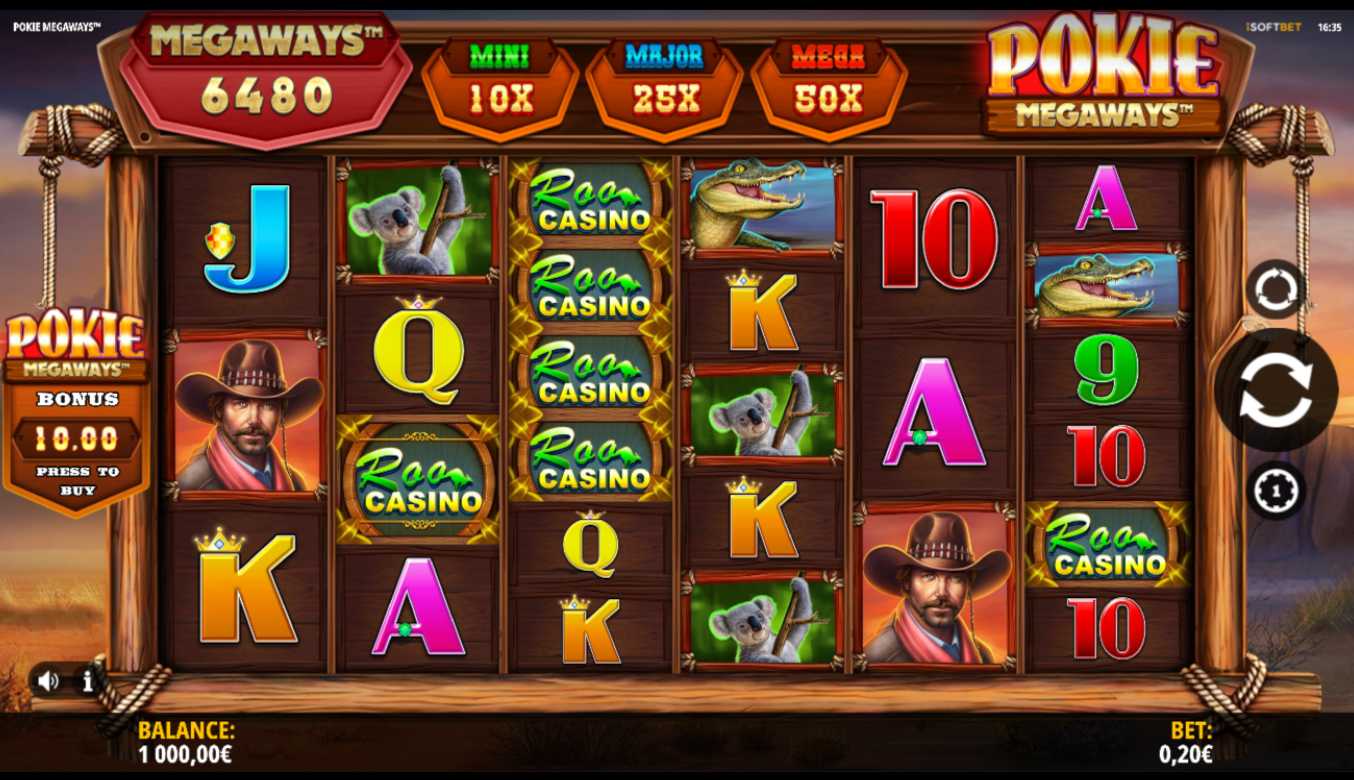The height and width of the screenshot is (780, 1354).
Task: Spin the reels with the large spin button
Action: pyautogui.click(x=1275, y=390)
